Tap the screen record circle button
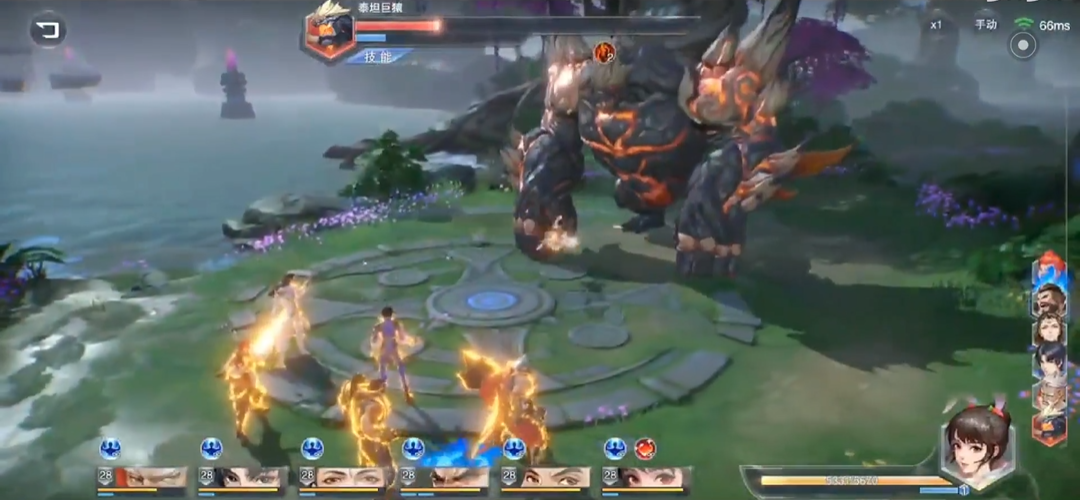This screenshot has width=1080, height=500. (1022, 45)
